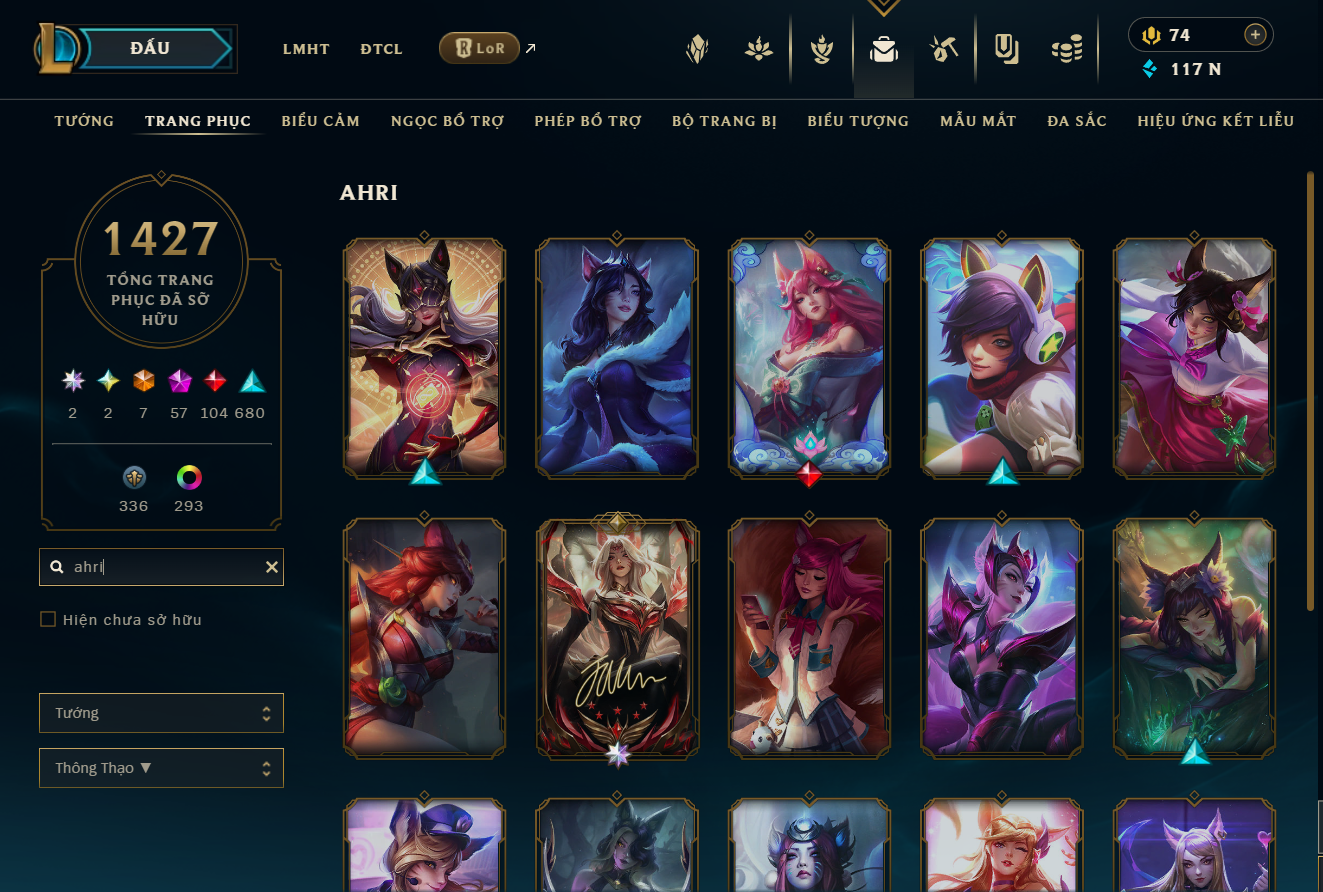Open the BỘ TRANG BỊ tab
Image resolution: width=1323 pixels, height=892 pixels.
tap(724, 121)
